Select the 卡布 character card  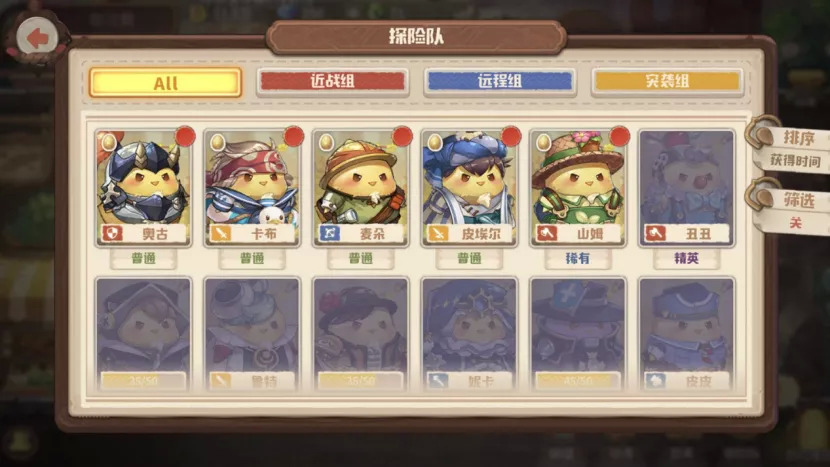[x=251, y=187]
